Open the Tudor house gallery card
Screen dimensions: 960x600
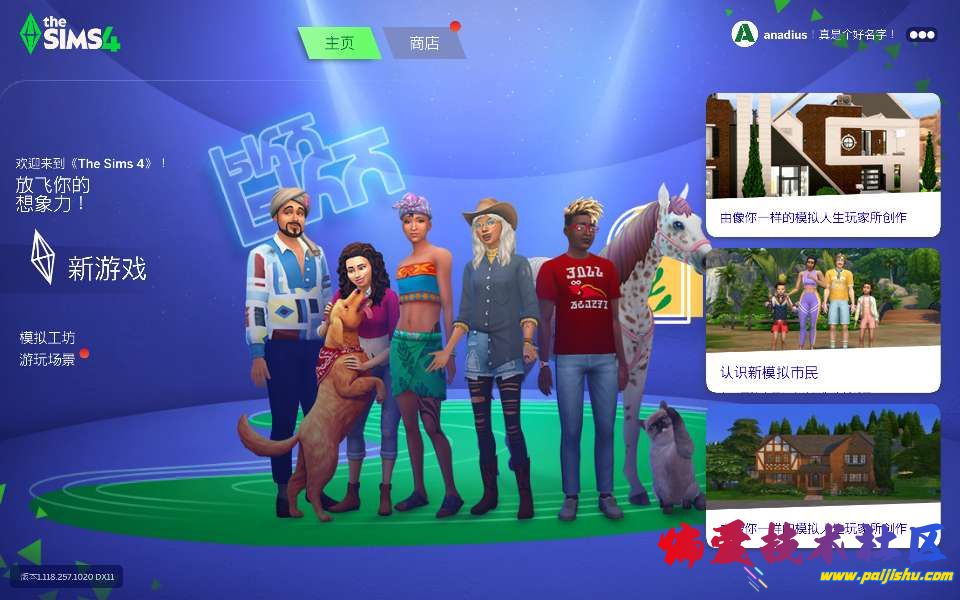point(823,468)
